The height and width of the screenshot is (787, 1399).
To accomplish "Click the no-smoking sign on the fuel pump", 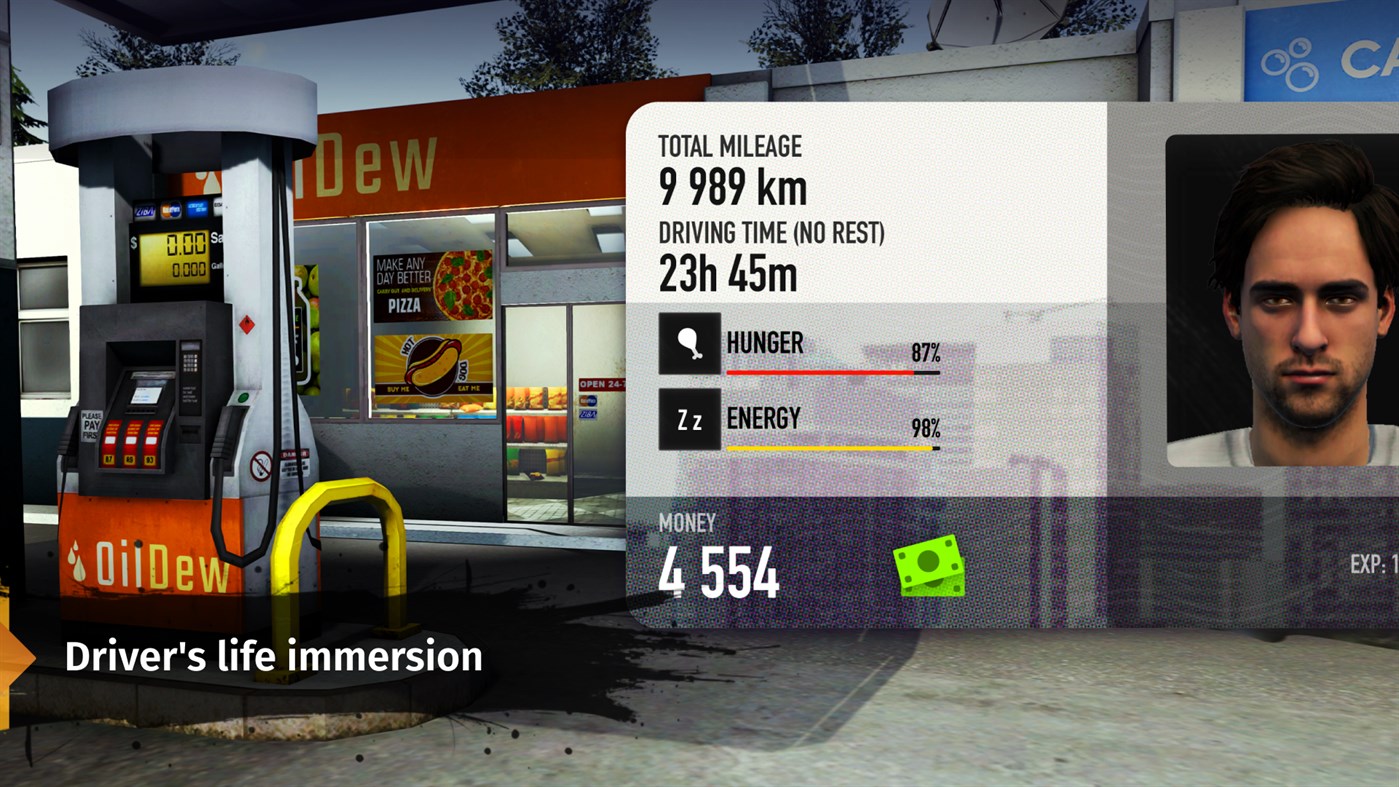I will pyautogui.click(x=261, y=461).
